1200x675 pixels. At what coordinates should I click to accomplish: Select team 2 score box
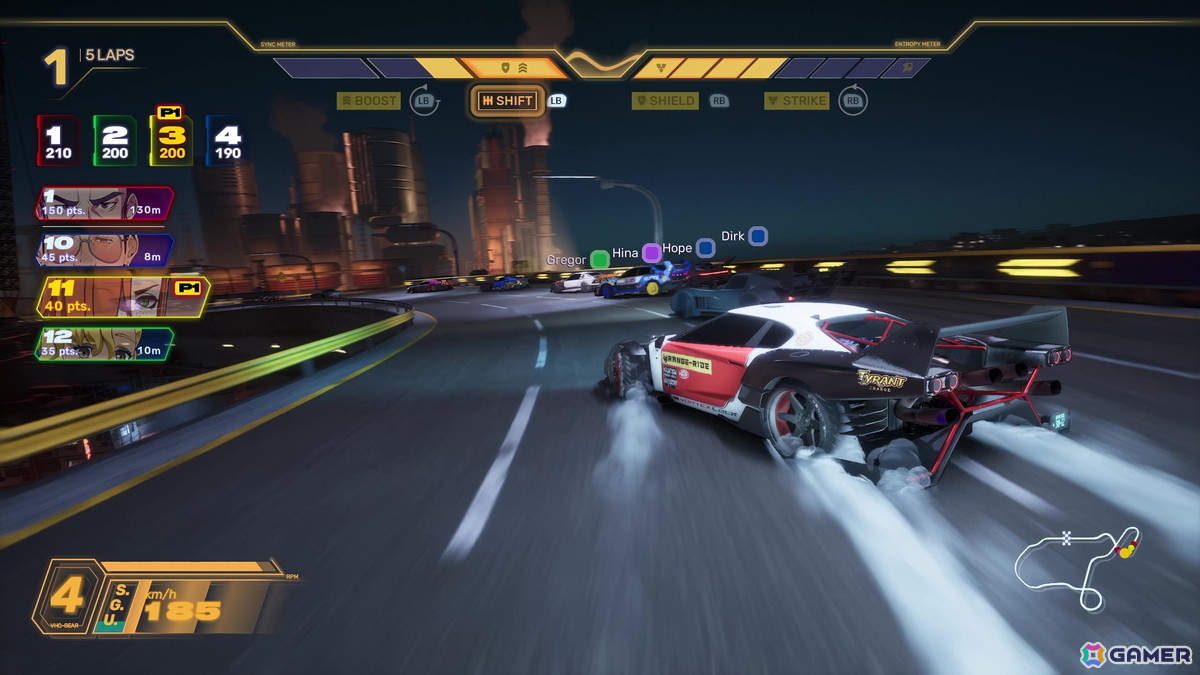point(115,140)
